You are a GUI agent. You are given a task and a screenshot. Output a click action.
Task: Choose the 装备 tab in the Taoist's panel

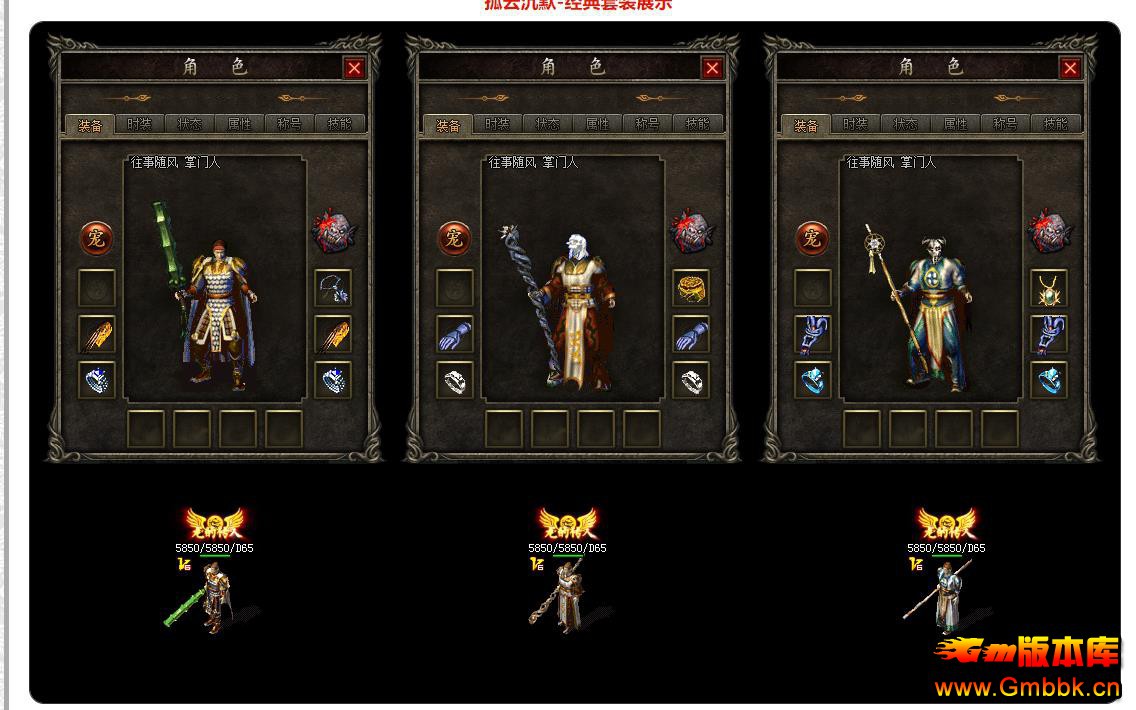pyautogui.click(x=806, y=125)
